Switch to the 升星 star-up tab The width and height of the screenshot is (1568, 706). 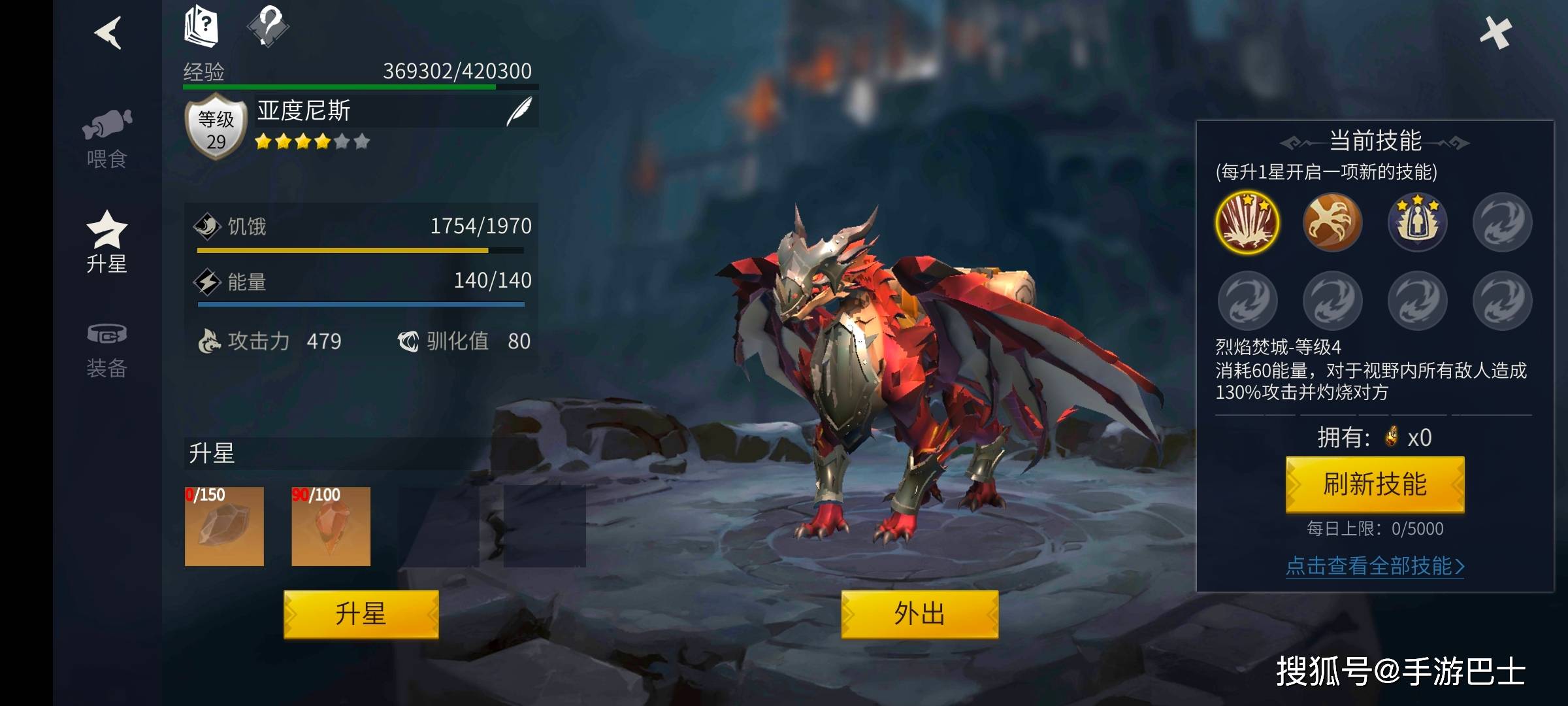click(106, 242)
